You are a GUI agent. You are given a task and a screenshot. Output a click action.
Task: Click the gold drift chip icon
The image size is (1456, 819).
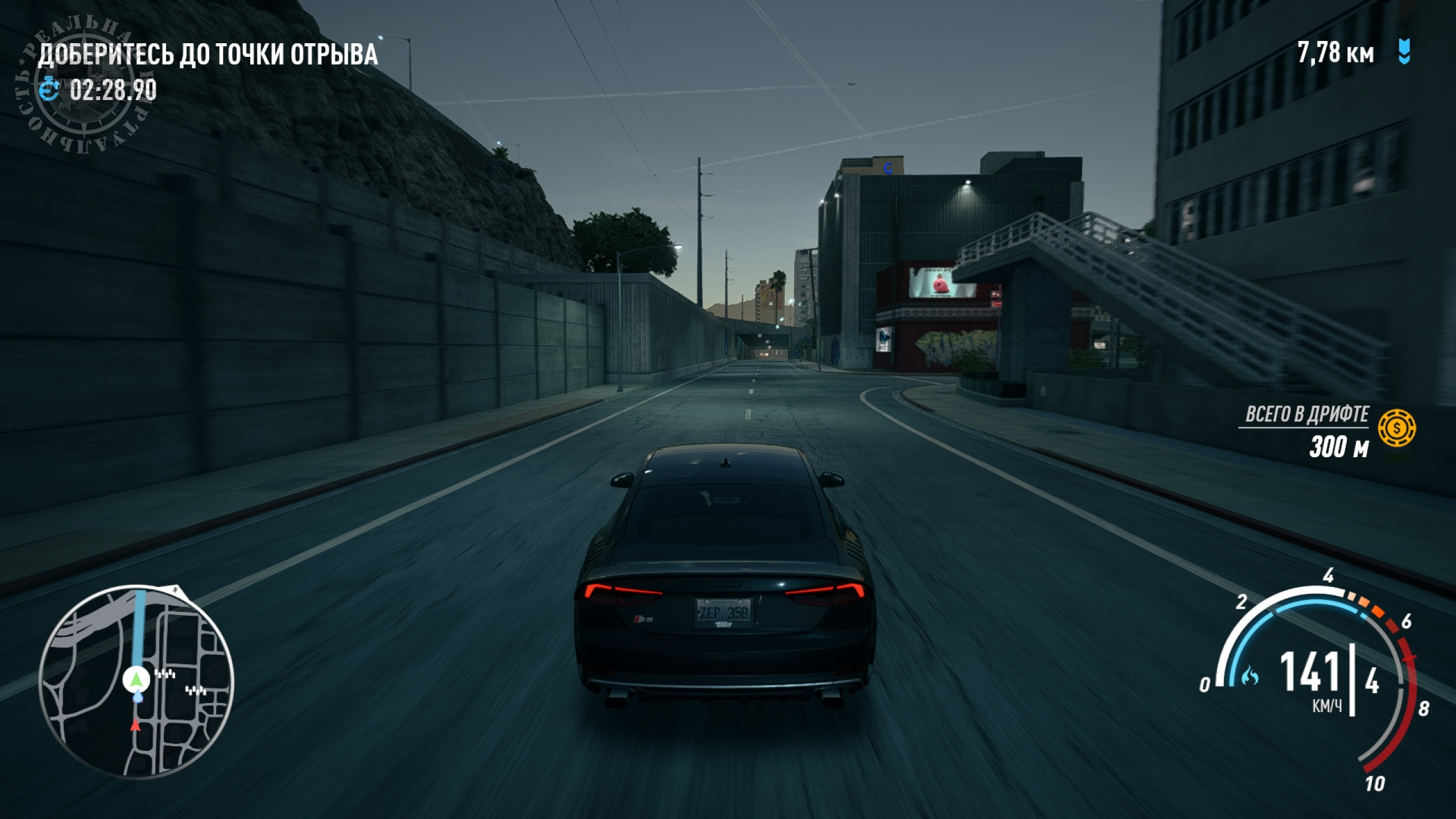click(1397, 427)
